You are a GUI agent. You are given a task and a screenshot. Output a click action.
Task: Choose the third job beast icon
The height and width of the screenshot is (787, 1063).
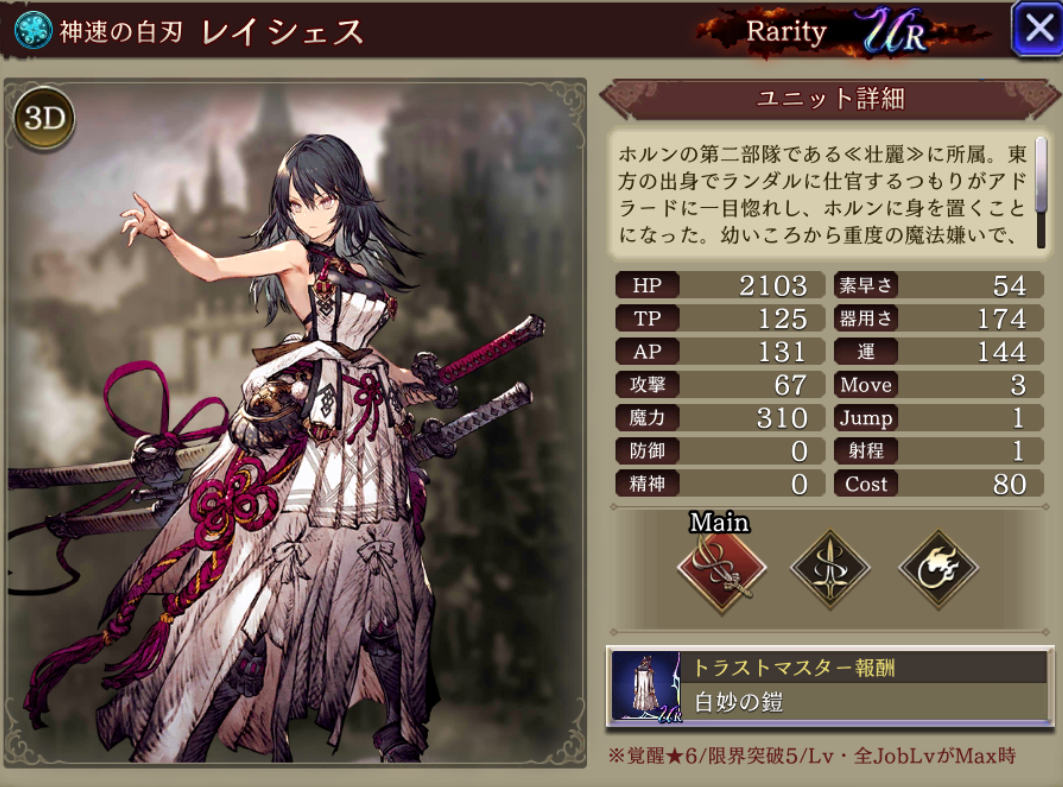(x=937, y=568)
